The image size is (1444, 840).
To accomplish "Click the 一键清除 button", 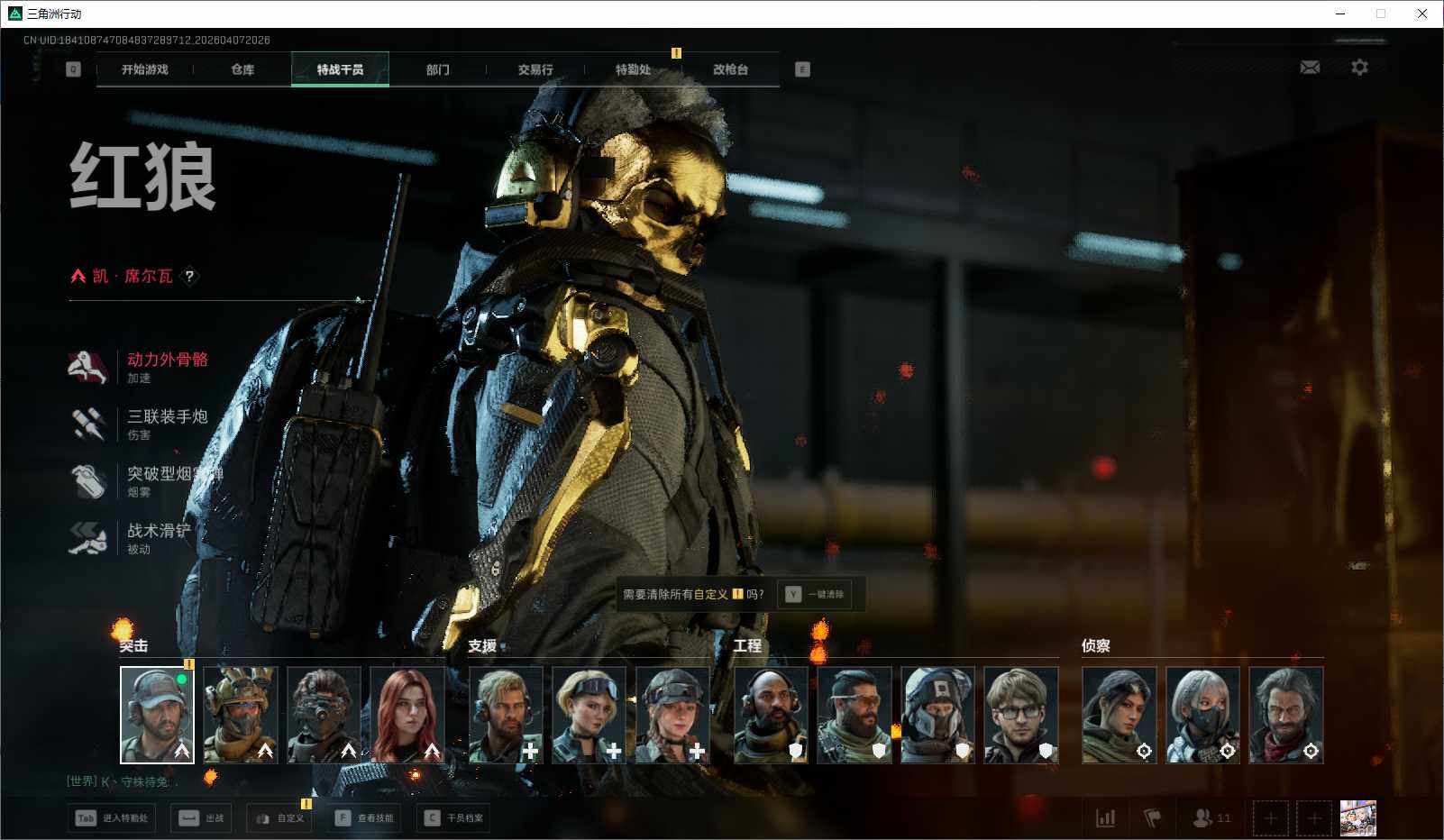I will click(817, 594).
